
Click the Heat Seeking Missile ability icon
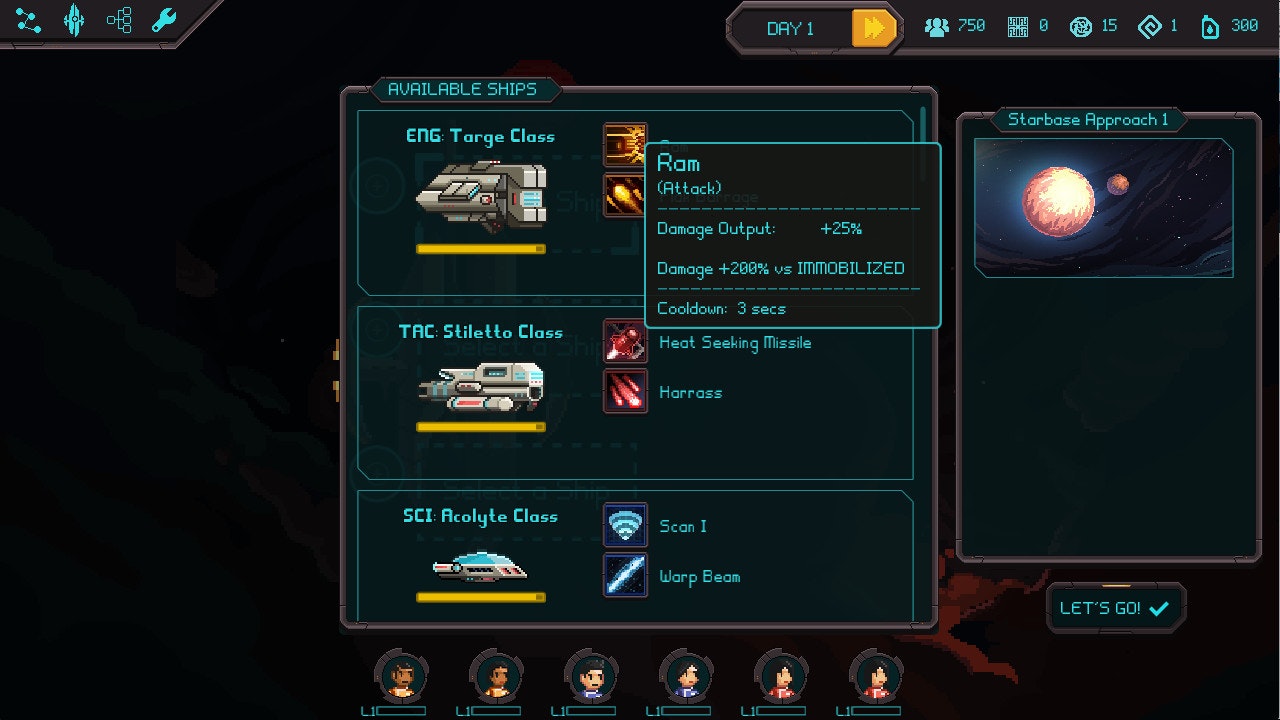(625, 342)
